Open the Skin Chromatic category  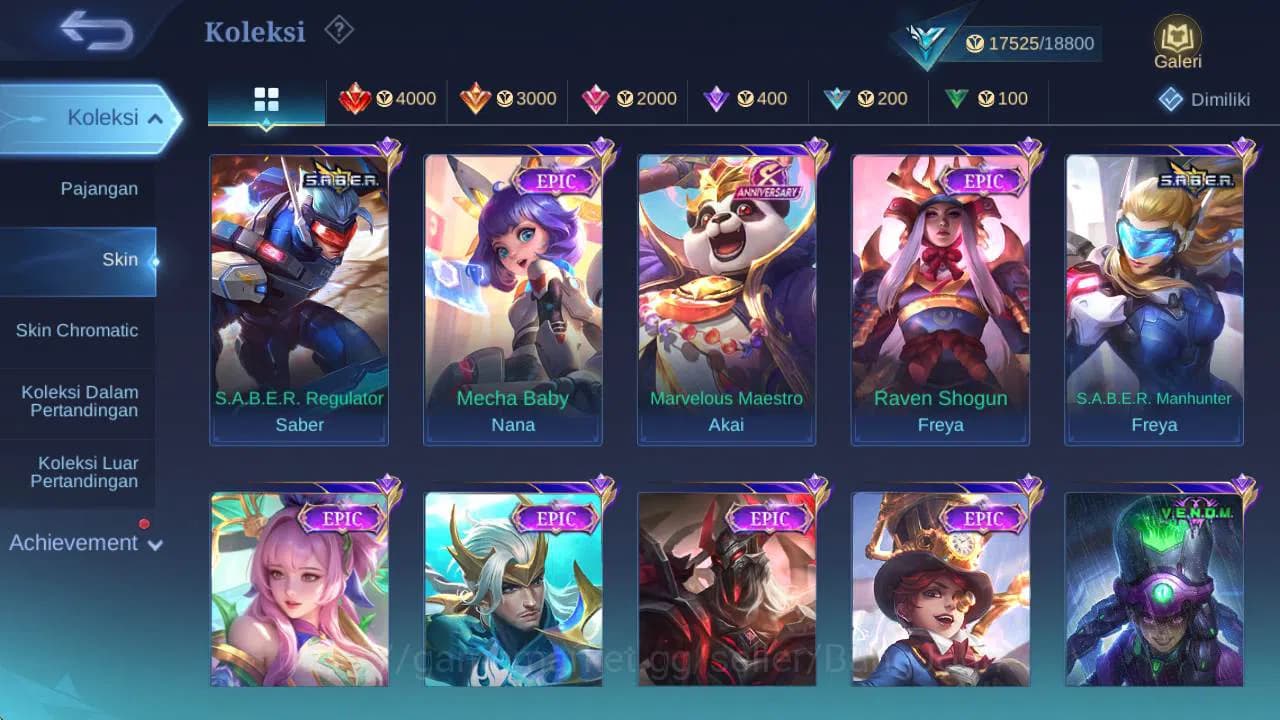pos(78,330)
